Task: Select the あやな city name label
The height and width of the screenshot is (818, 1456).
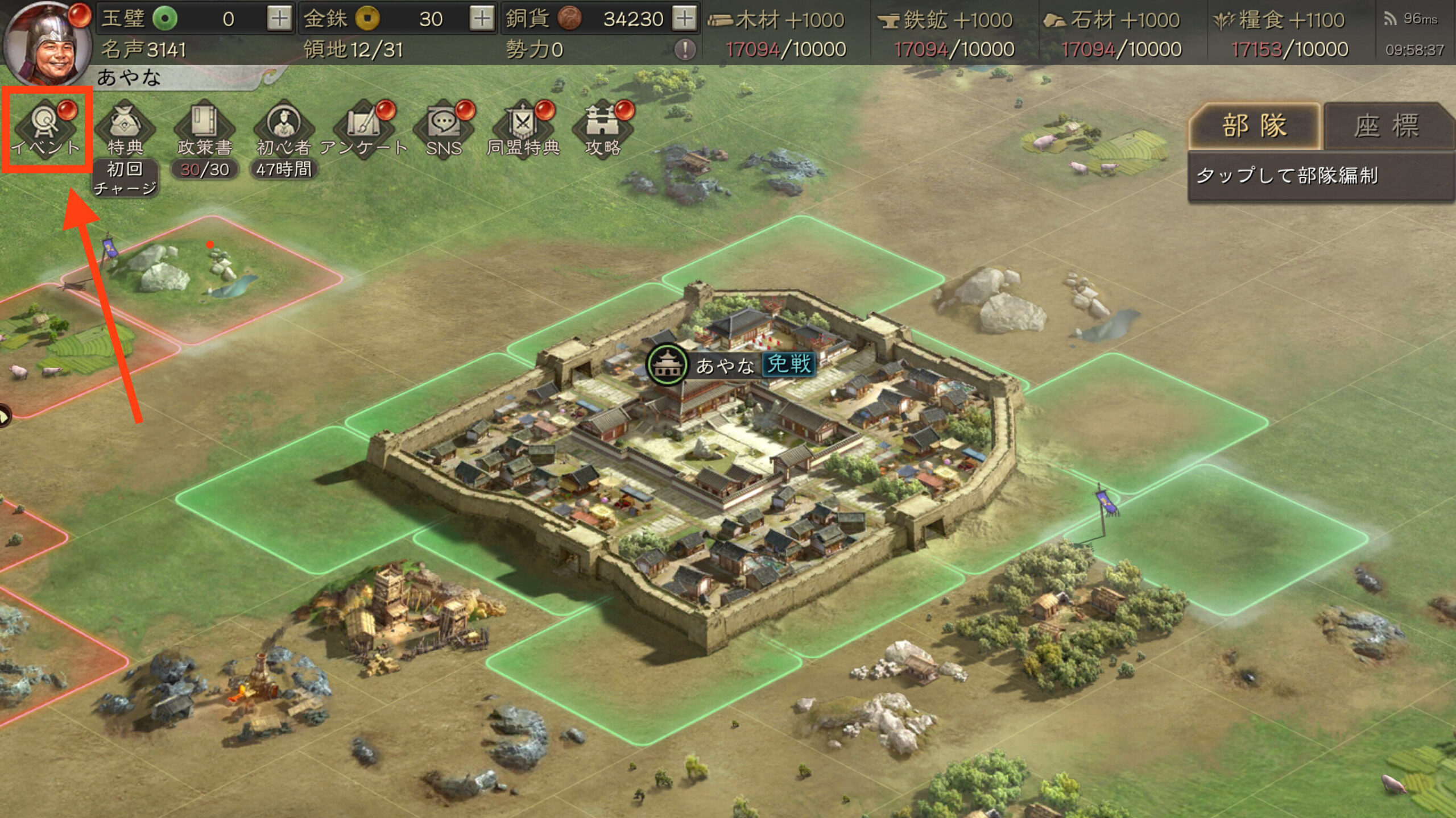Action: point(726,365)
